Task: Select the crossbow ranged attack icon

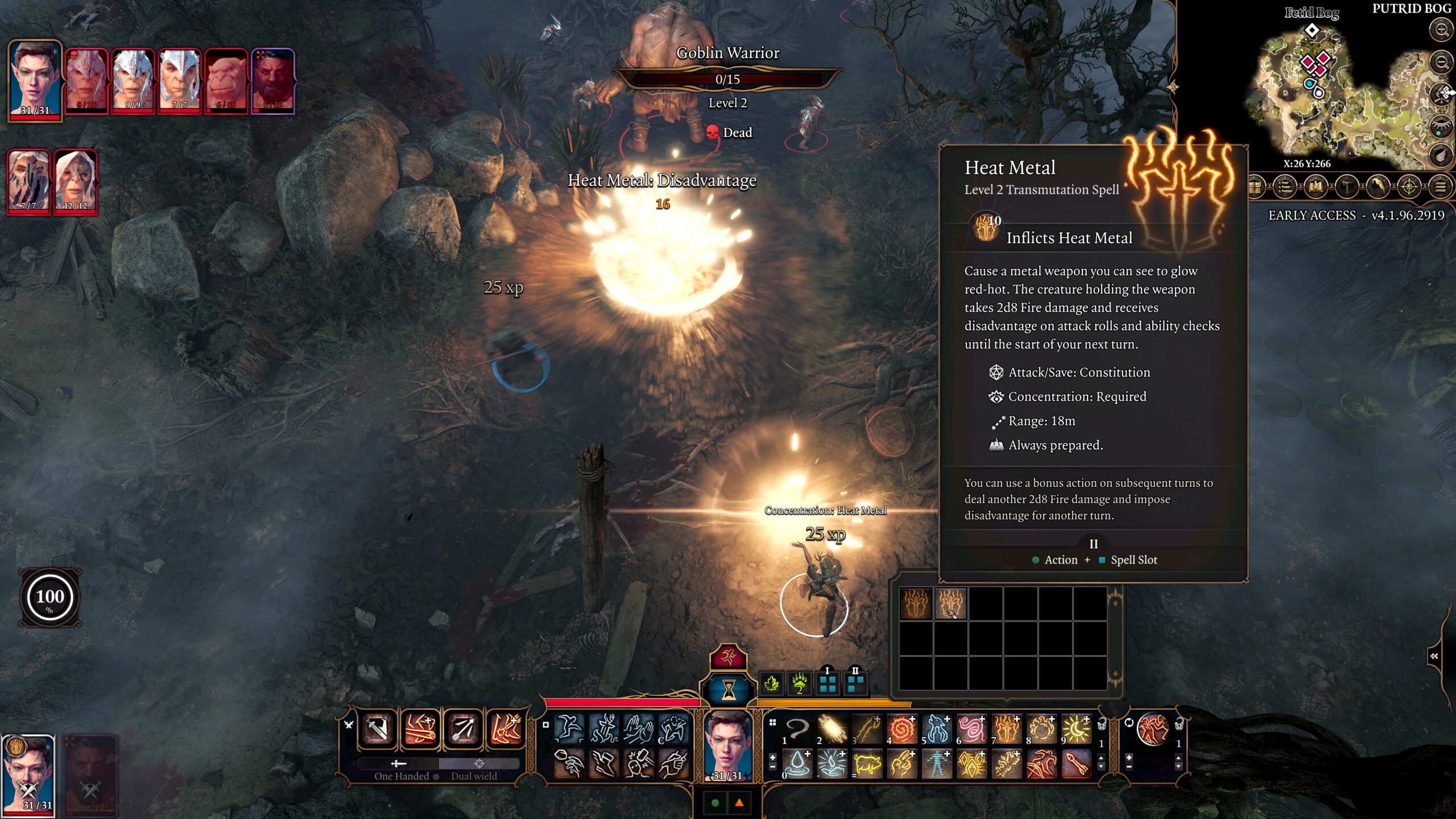Action: (463, 729)
